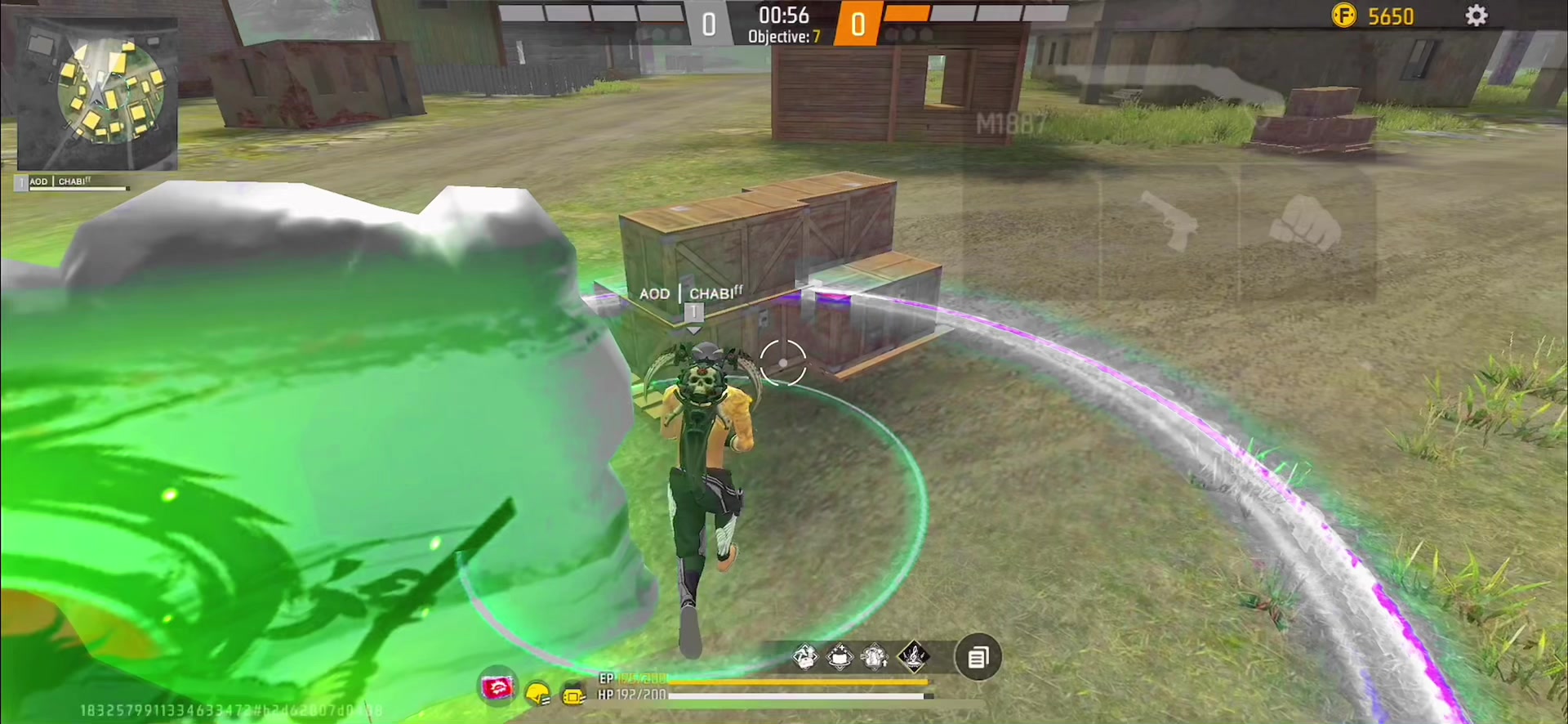Switch to the pistol weapon slot
Image resolution: width=1568 pixels, height=724 pixels.
(1169, 221)
